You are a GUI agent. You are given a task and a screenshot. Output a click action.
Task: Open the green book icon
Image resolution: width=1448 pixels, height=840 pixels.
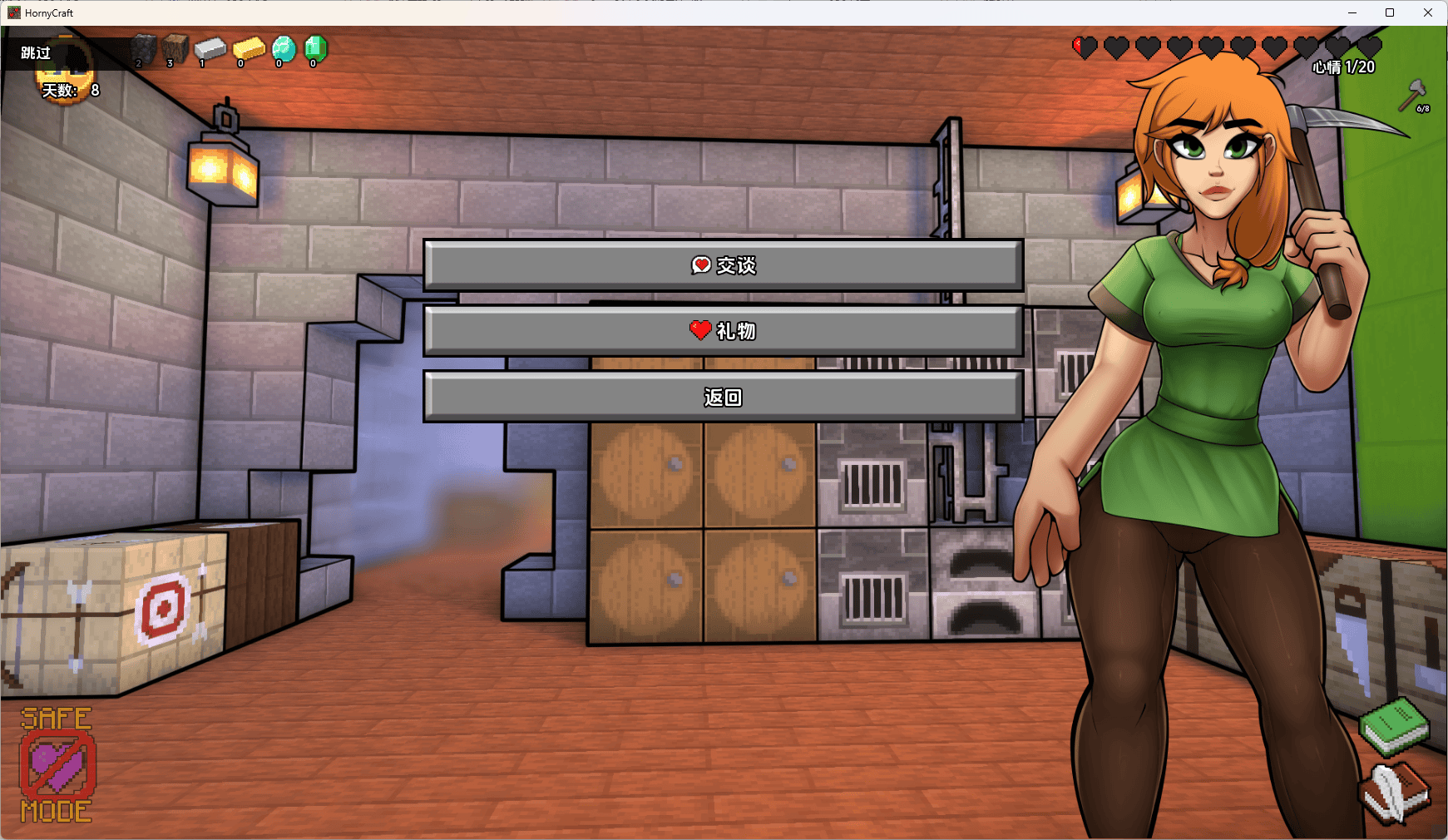1395,724
